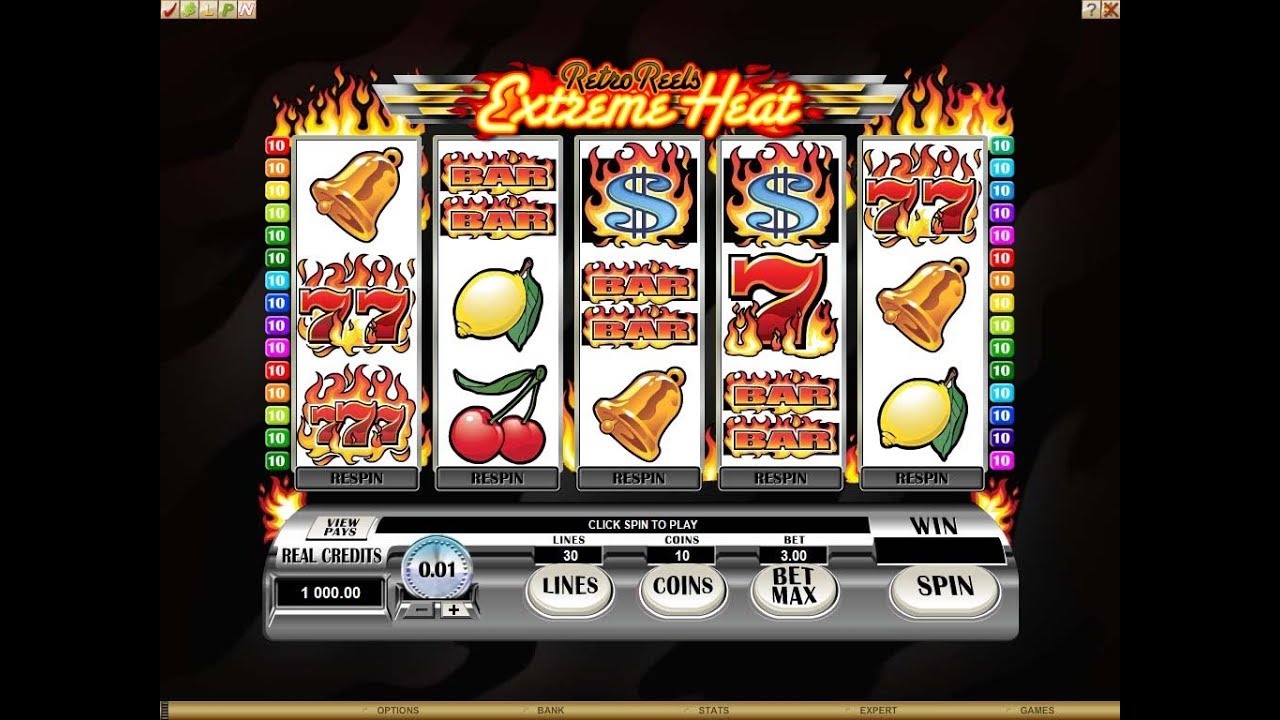The width and height of the screenshot is (1280, 720).
Task: Open help with the question mark icon
Action: tap(1091, 9)
